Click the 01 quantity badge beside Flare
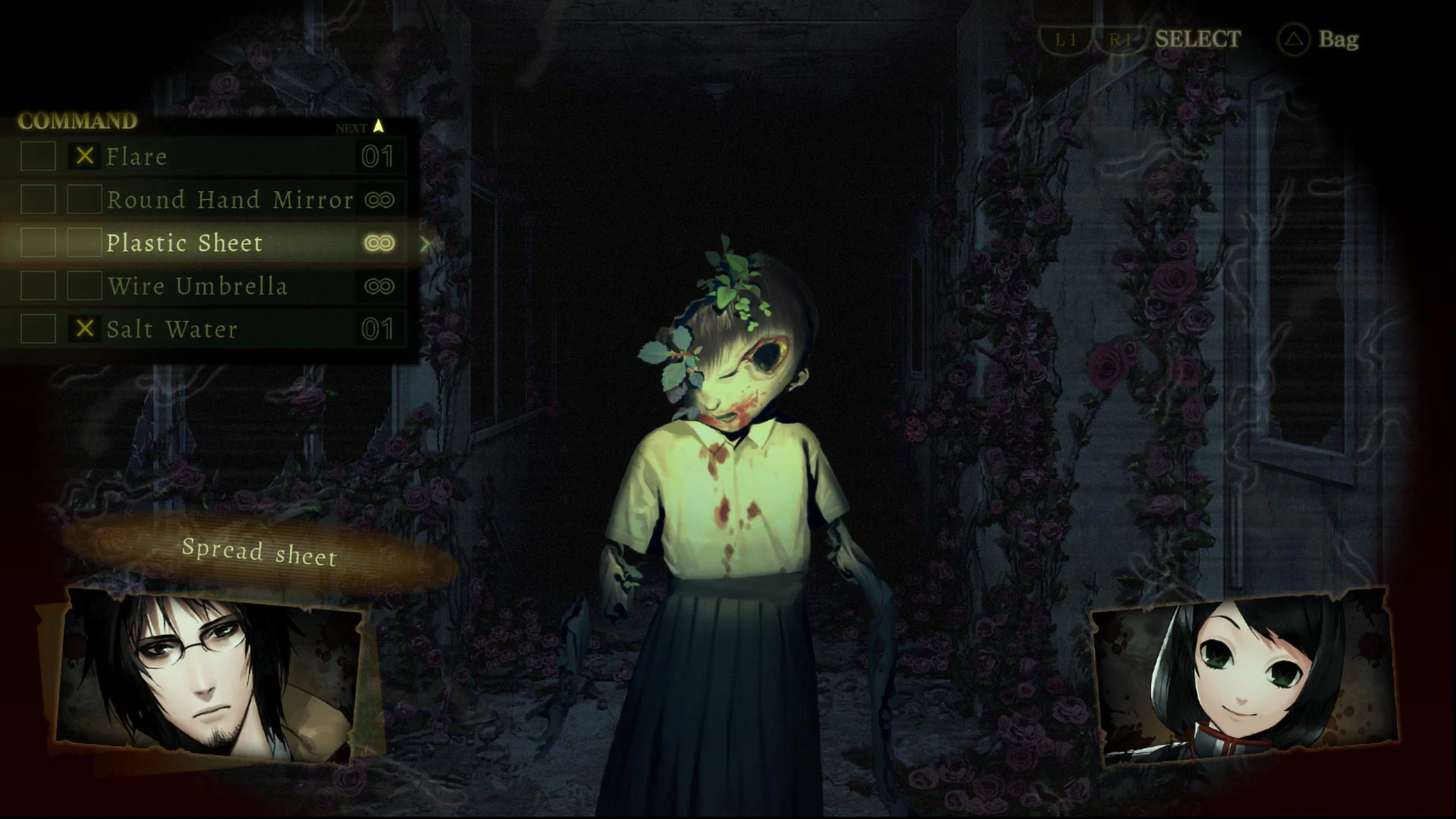This screenshot has height=819, width=1456. 378,157
